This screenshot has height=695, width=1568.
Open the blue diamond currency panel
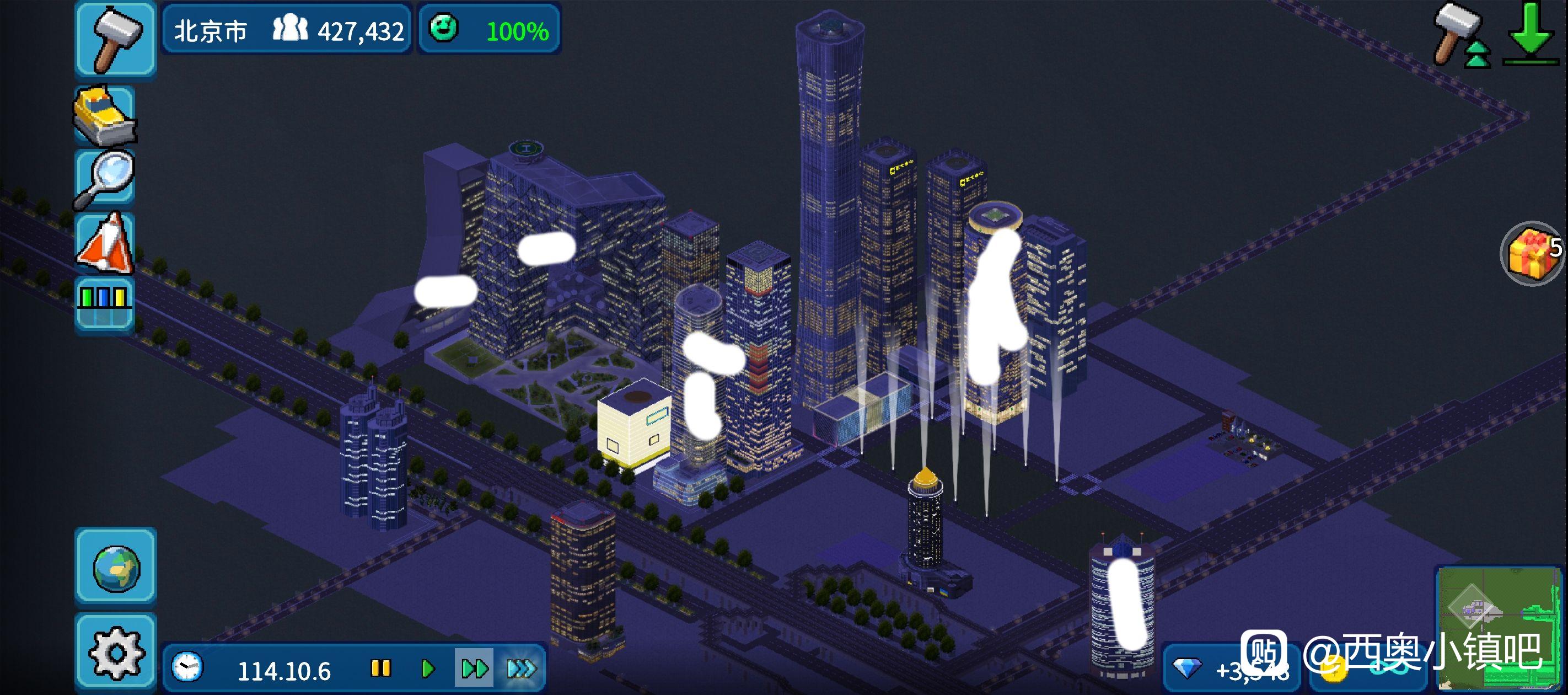tap(1229, 670)
